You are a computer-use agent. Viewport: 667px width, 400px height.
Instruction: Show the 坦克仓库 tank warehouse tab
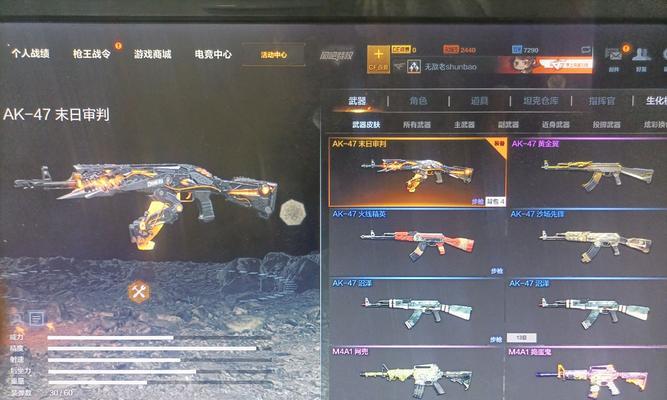(541, 101)
